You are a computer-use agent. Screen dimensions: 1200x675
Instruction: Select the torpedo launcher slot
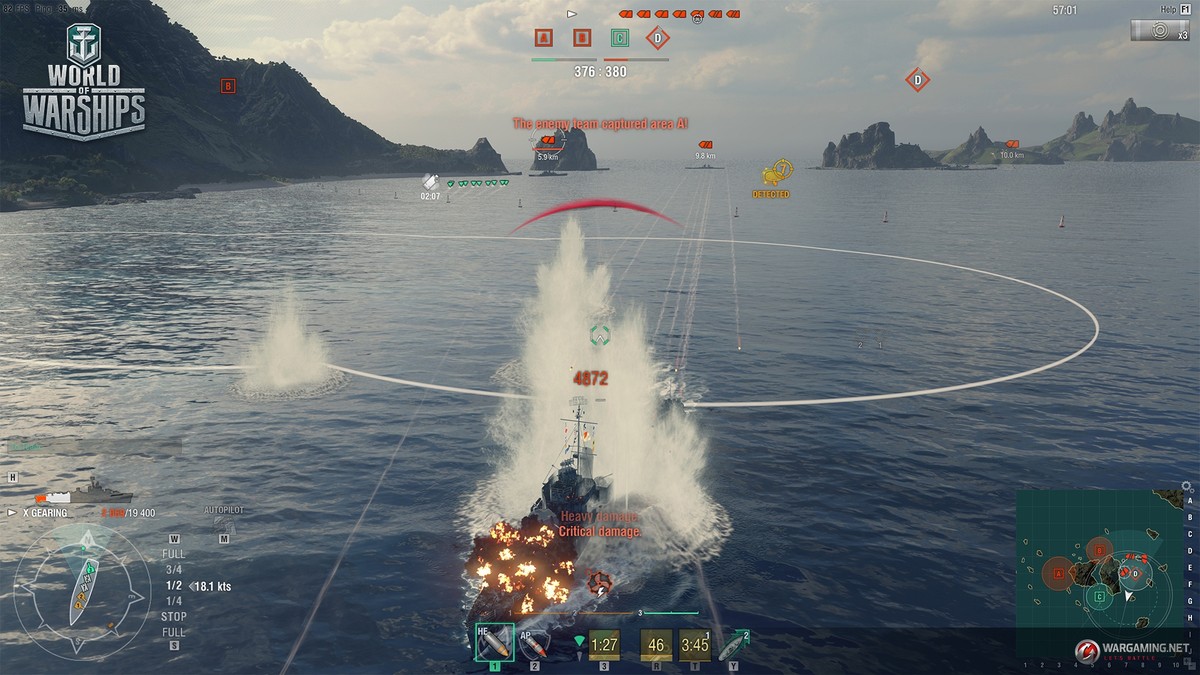[731, 644]
